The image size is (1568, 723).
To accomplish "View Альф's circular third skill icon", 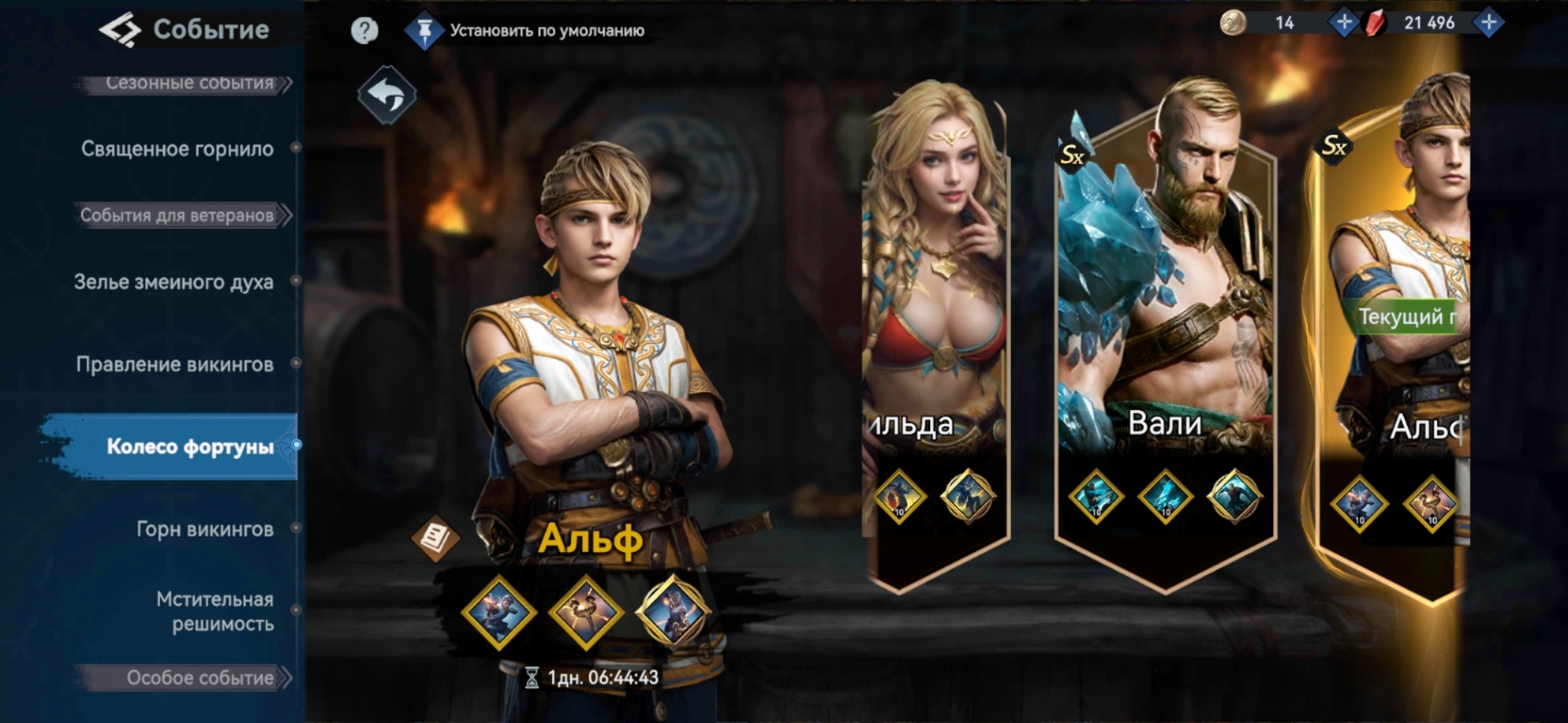I will click(x=673, y=611).
